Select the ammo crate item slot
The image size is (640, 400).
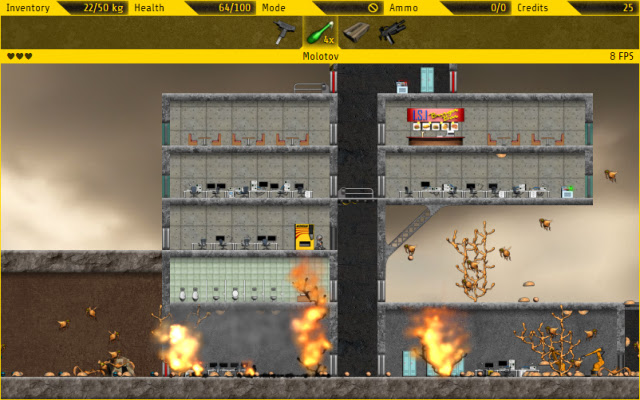point(356,32)
